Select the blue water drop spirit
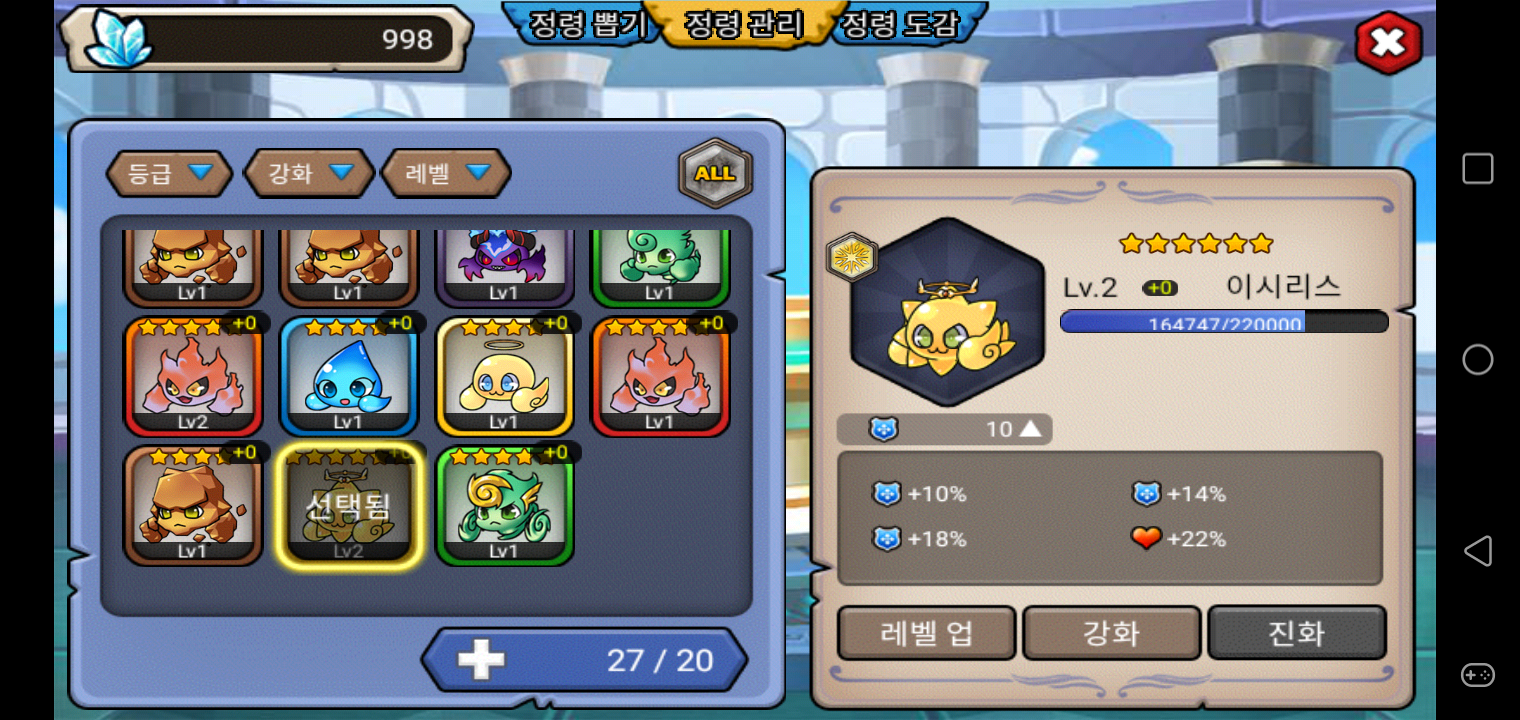The image size is (1520, 720). (348, 377)
